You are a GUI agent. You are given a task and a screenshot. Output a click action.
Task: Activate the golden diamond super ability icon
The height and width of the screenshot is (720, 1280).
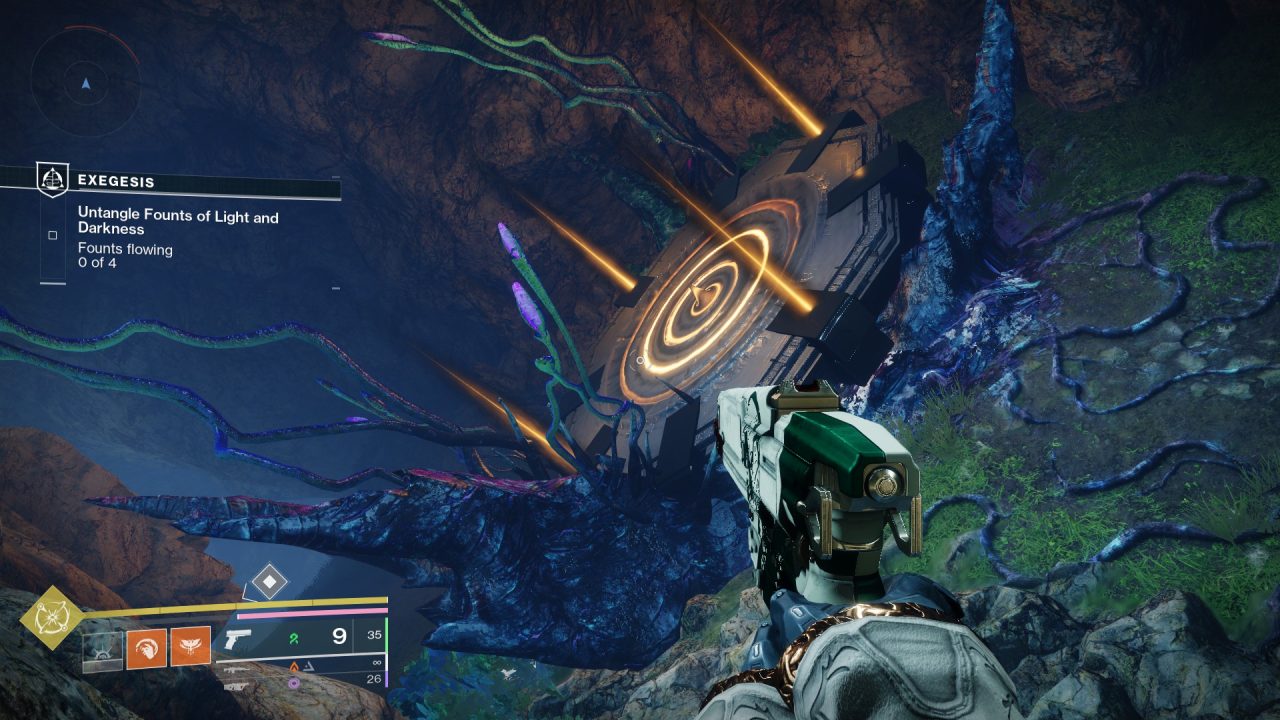tap(52, 618)
